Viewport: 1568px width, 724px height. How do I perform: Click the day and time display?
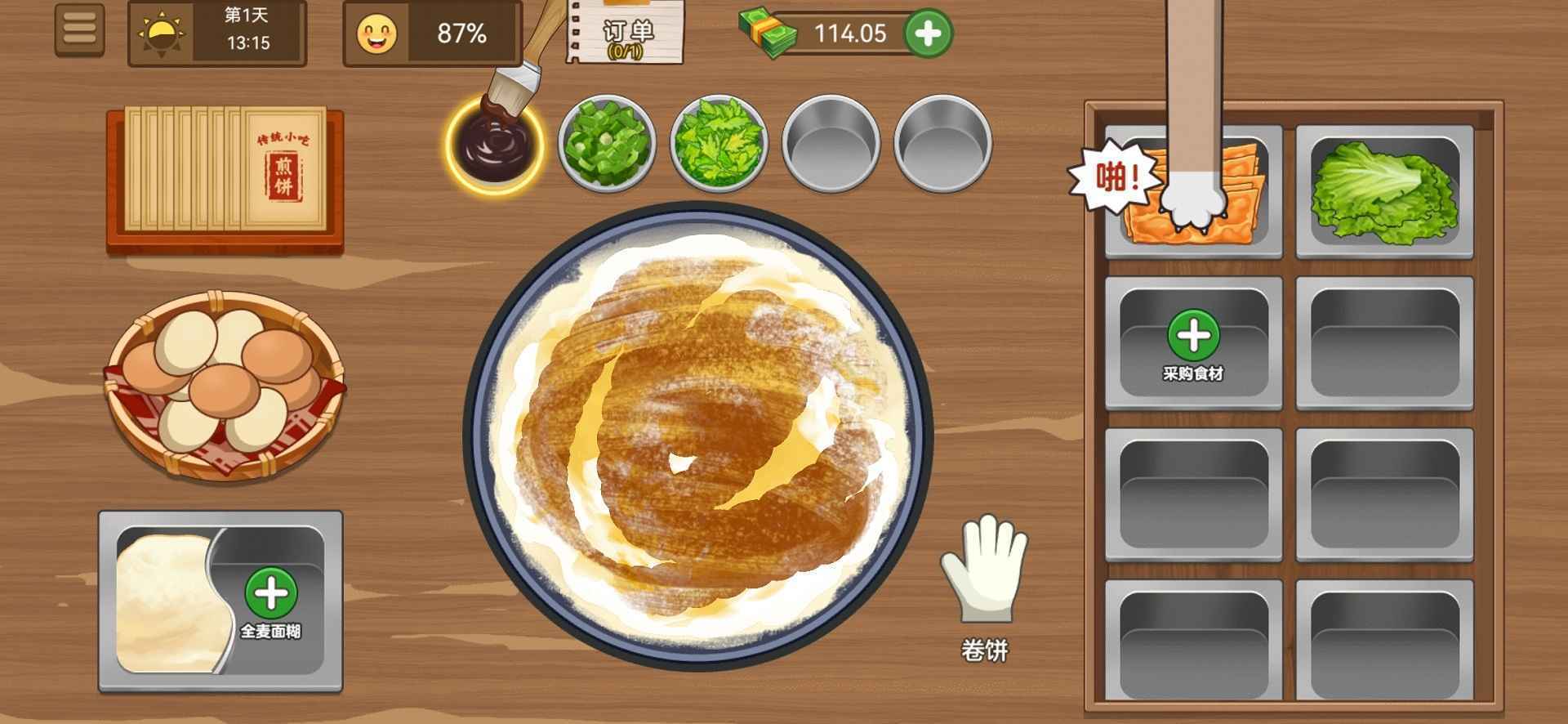(216, 33)
